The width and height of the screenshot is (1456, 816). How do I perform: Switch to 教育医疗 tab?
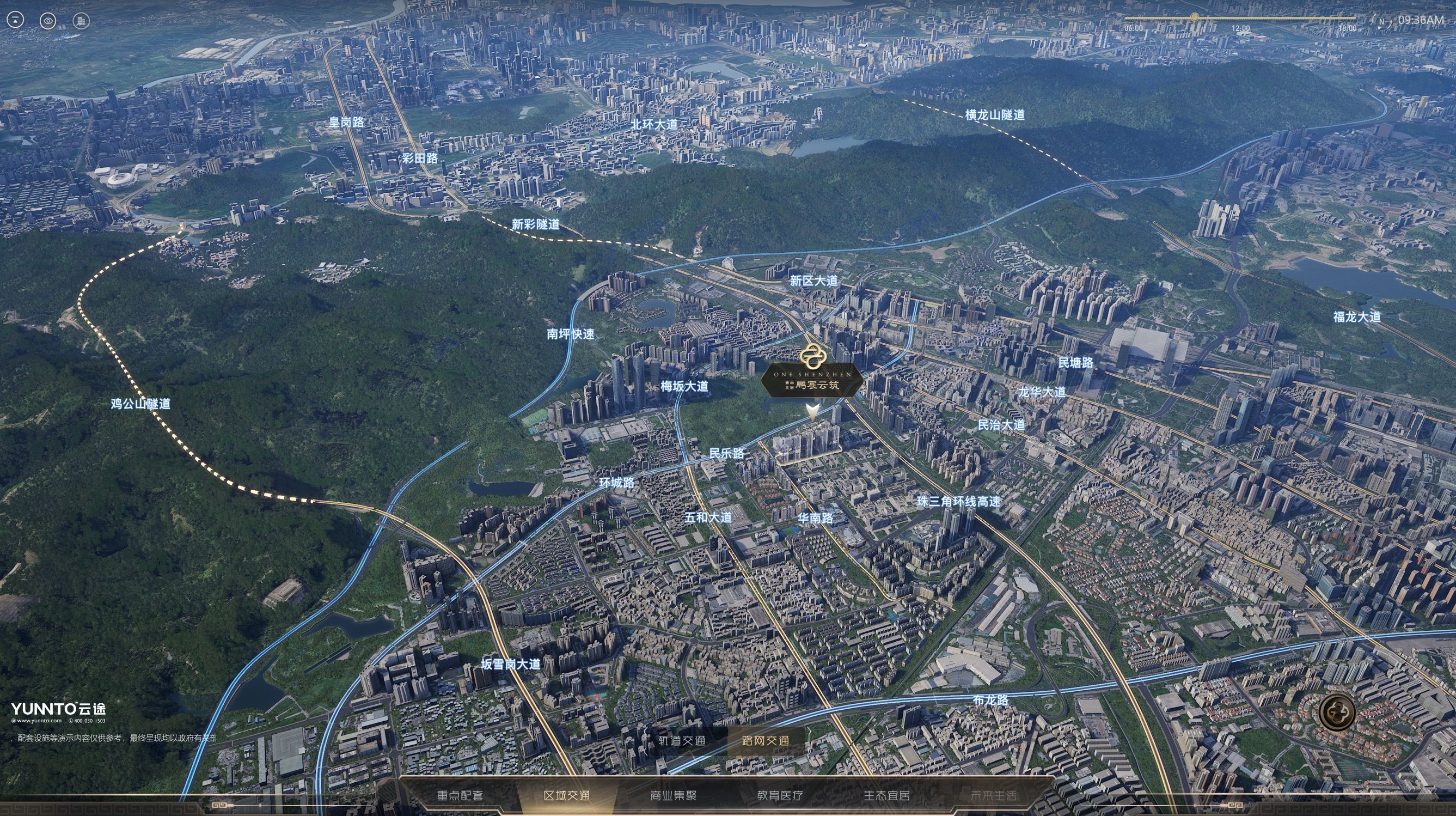coord(780,796)
